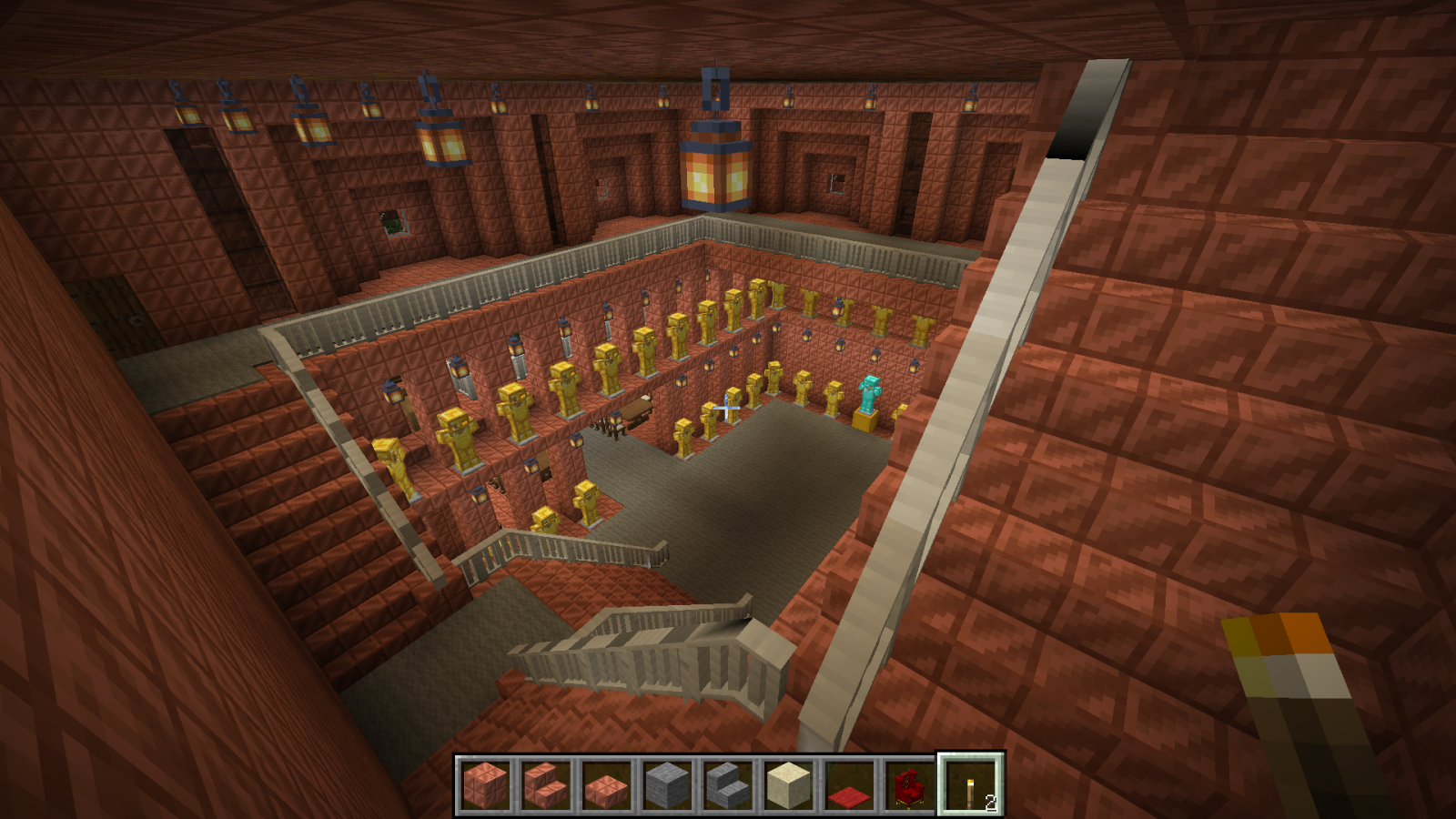Select the cream sandstone block slot
The height and width of the screenshot is (819, 1456).
point(788,784)
